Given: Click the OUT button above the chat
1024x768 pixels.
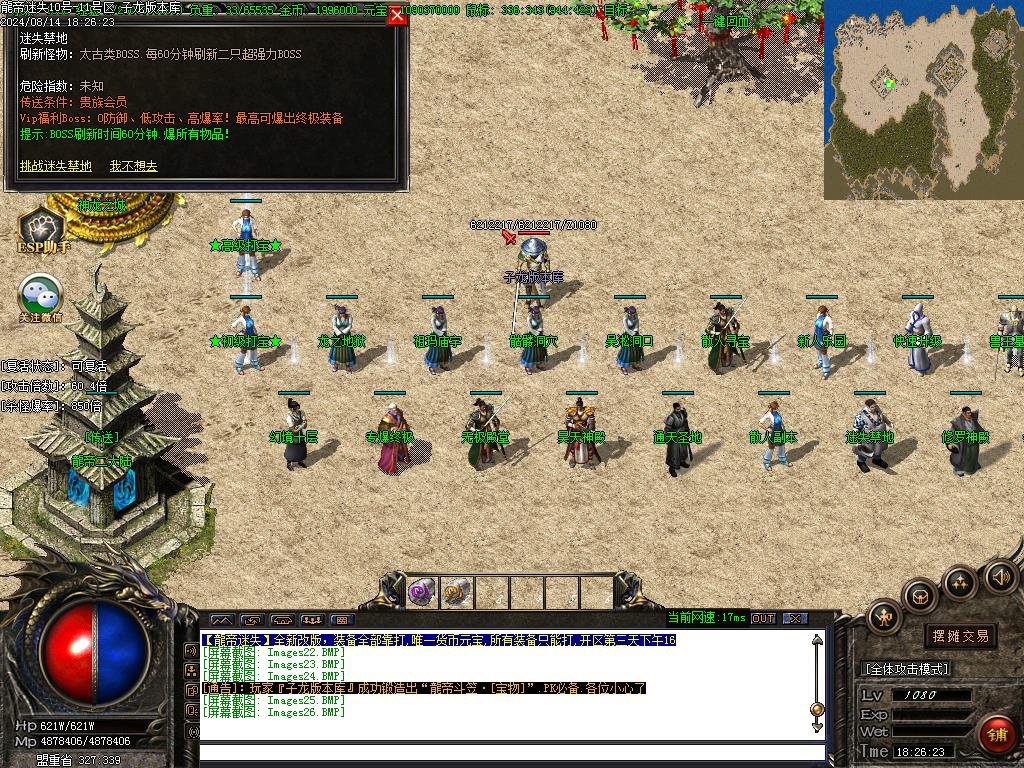Looking at the screenshot, I should (x=763, y=619).
